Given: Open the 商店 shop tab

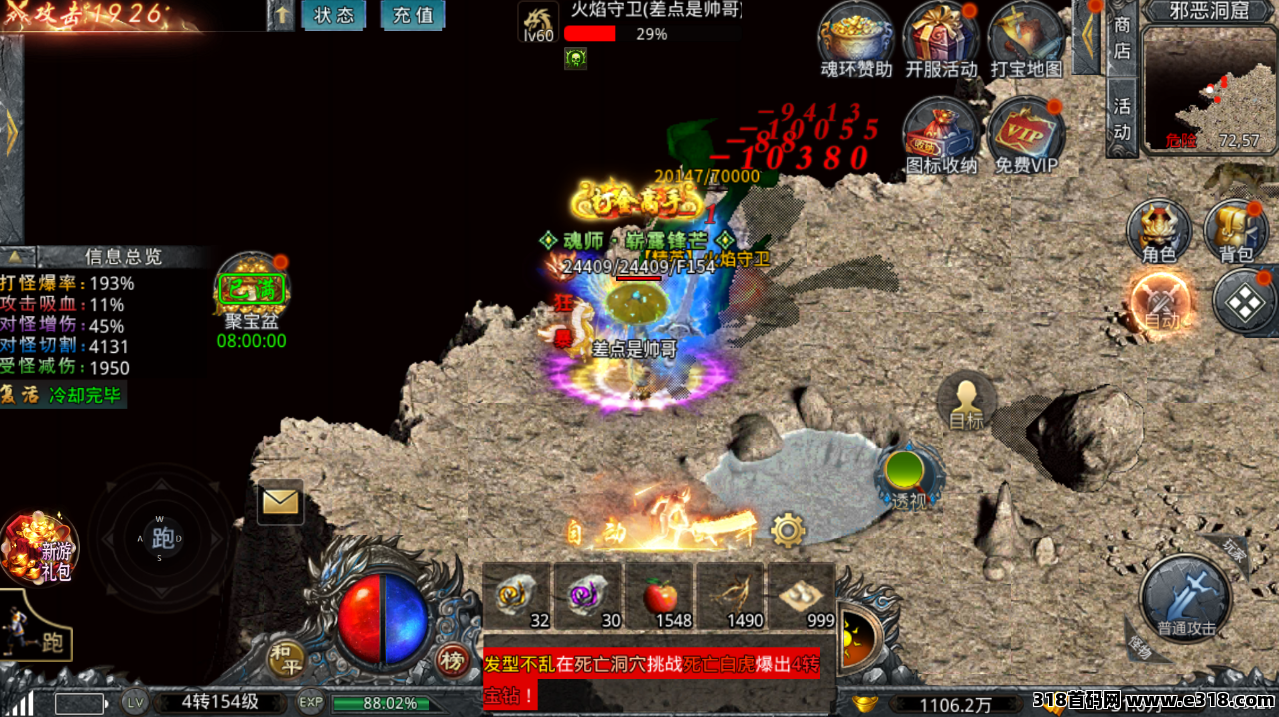Looking at the screenshot, I should pos(1122,38).
